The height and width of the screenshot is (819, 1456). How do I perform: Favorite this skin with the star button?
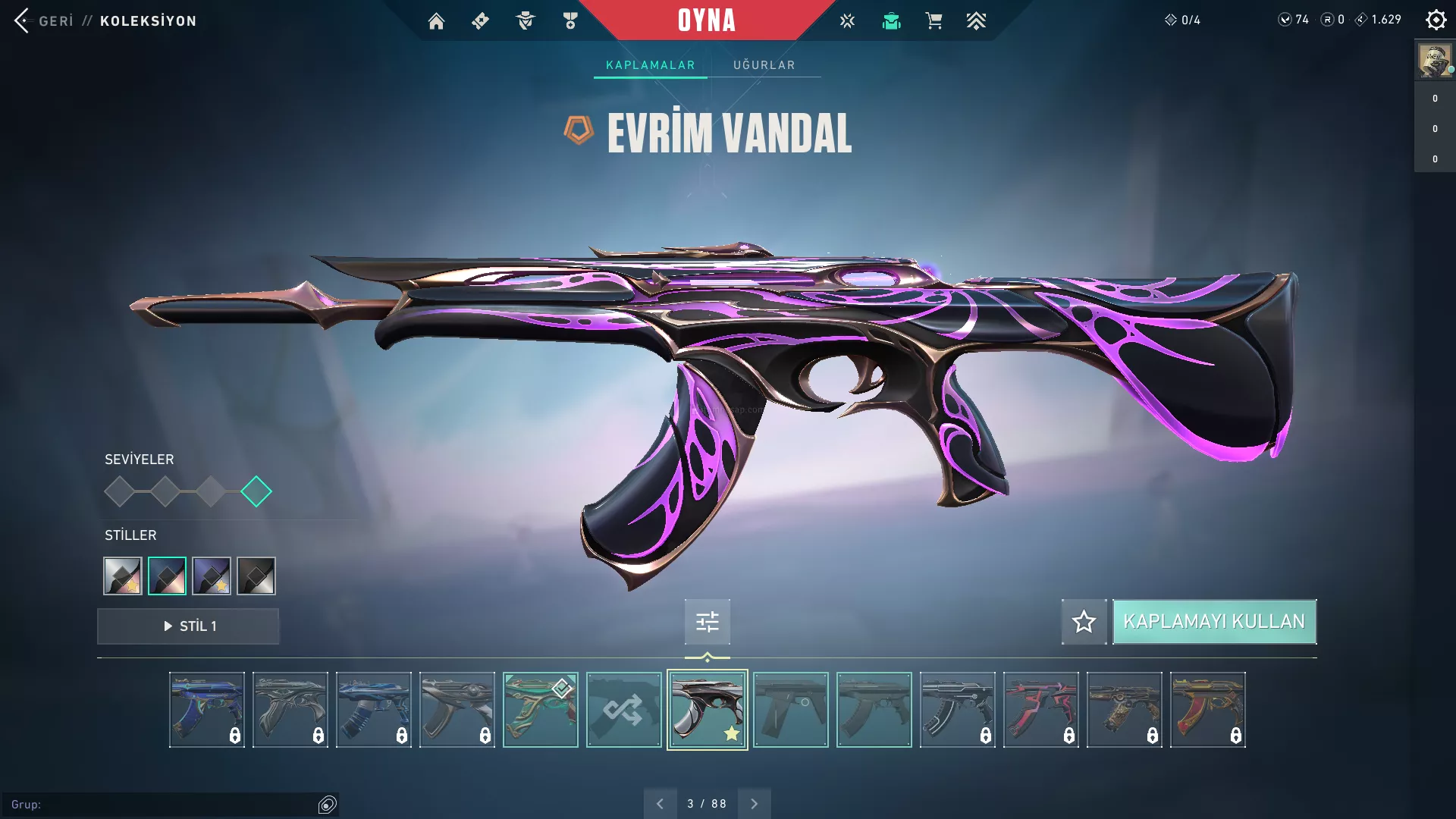point(1084,622)
